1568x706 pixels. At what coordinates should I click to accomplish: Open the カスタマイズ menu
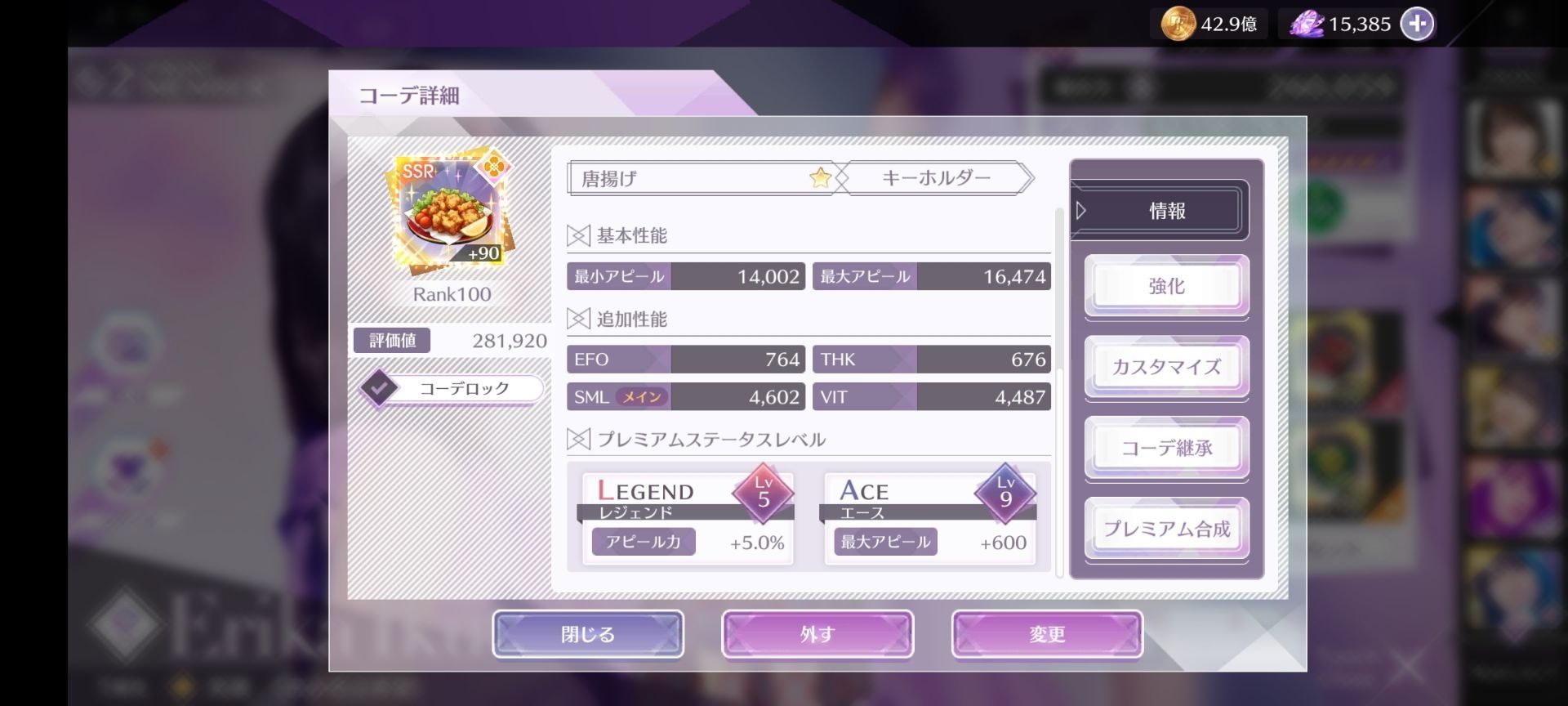coord(1166,367)
